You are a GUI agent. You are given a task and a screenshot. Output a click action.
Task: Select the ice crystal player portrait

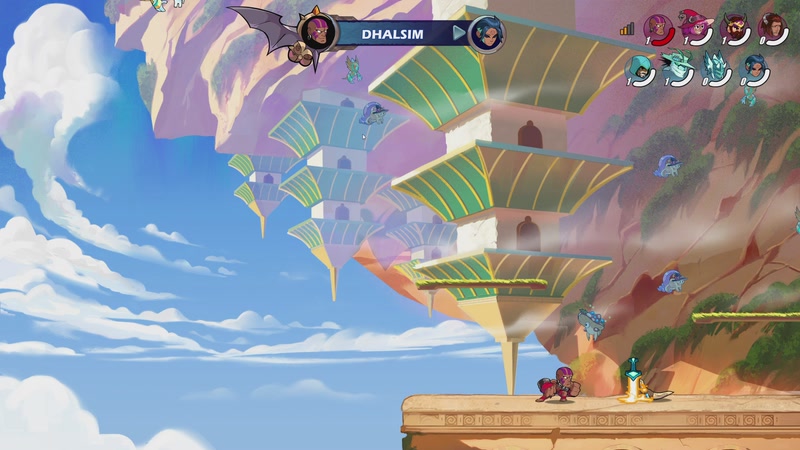(x=716, y=67)
